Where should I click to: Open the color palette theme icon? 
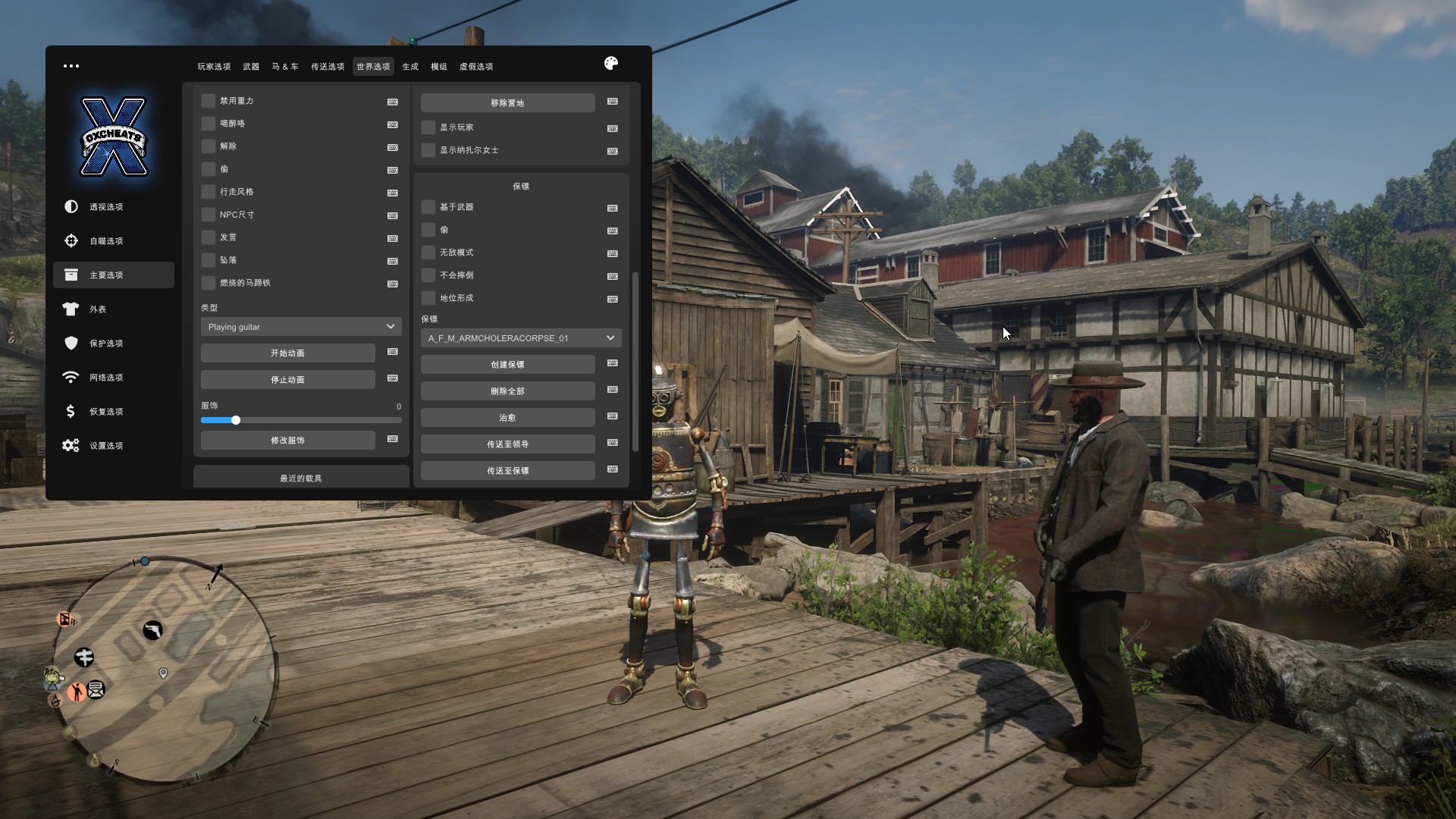[x=611, y=64]
